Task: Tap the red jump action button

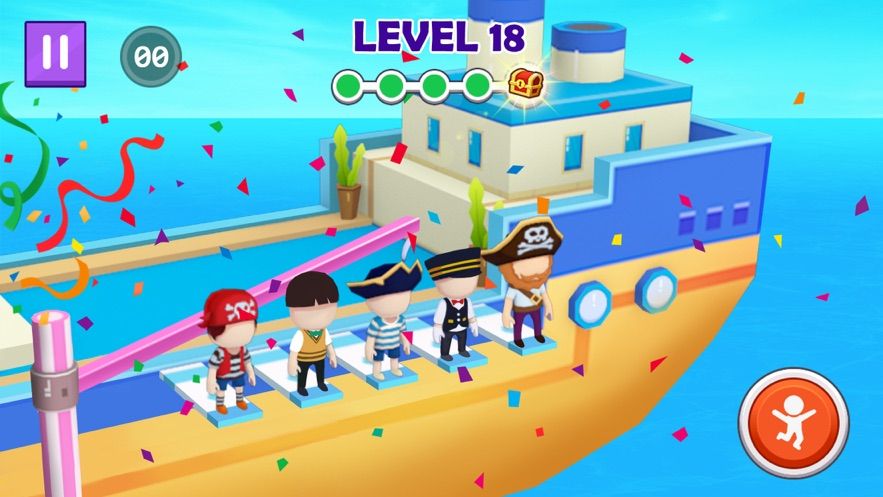Action: tap(794, 423)
